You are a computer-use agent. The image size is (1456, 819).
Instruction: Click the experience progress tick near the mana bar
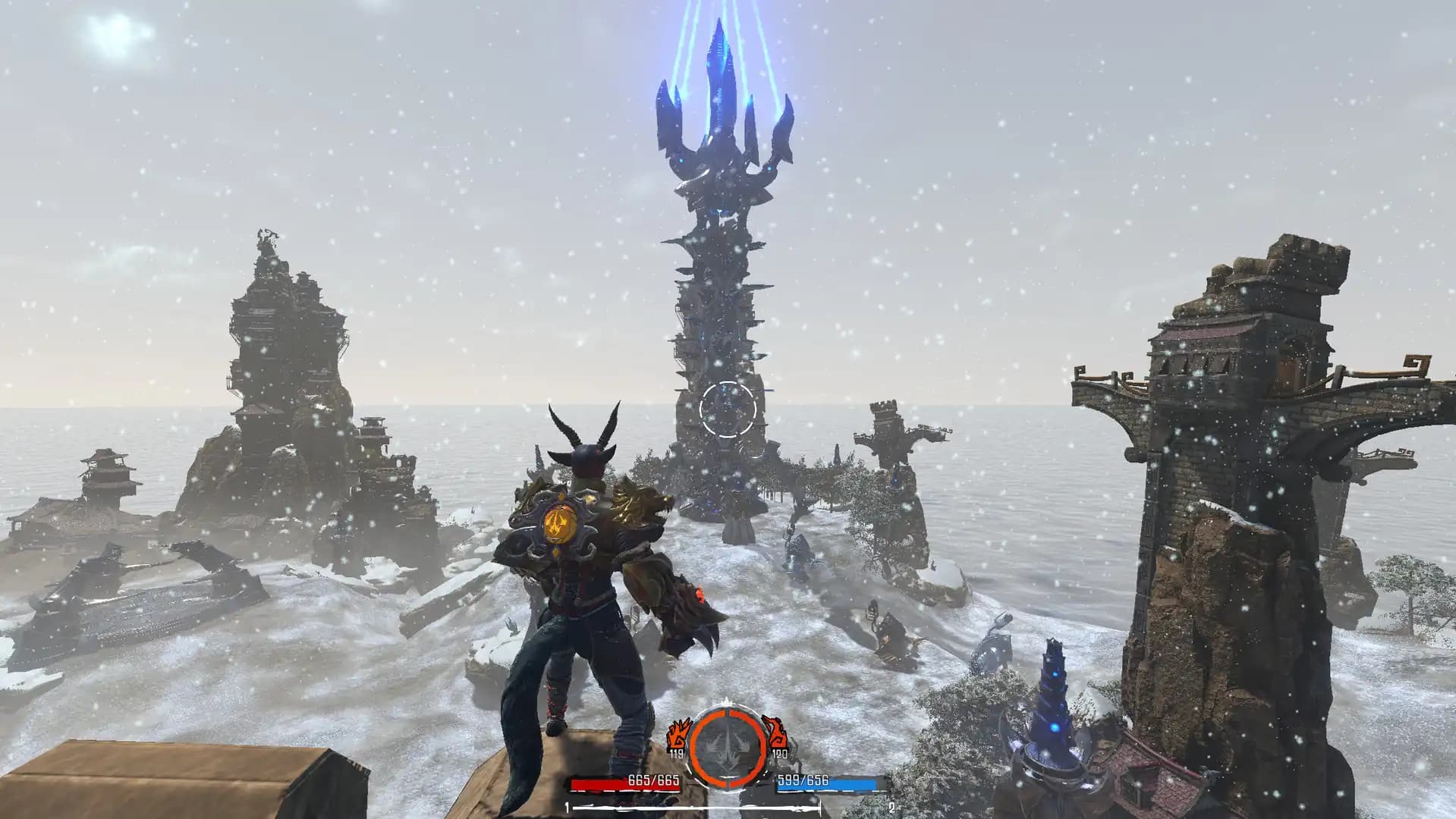(819, 806)
